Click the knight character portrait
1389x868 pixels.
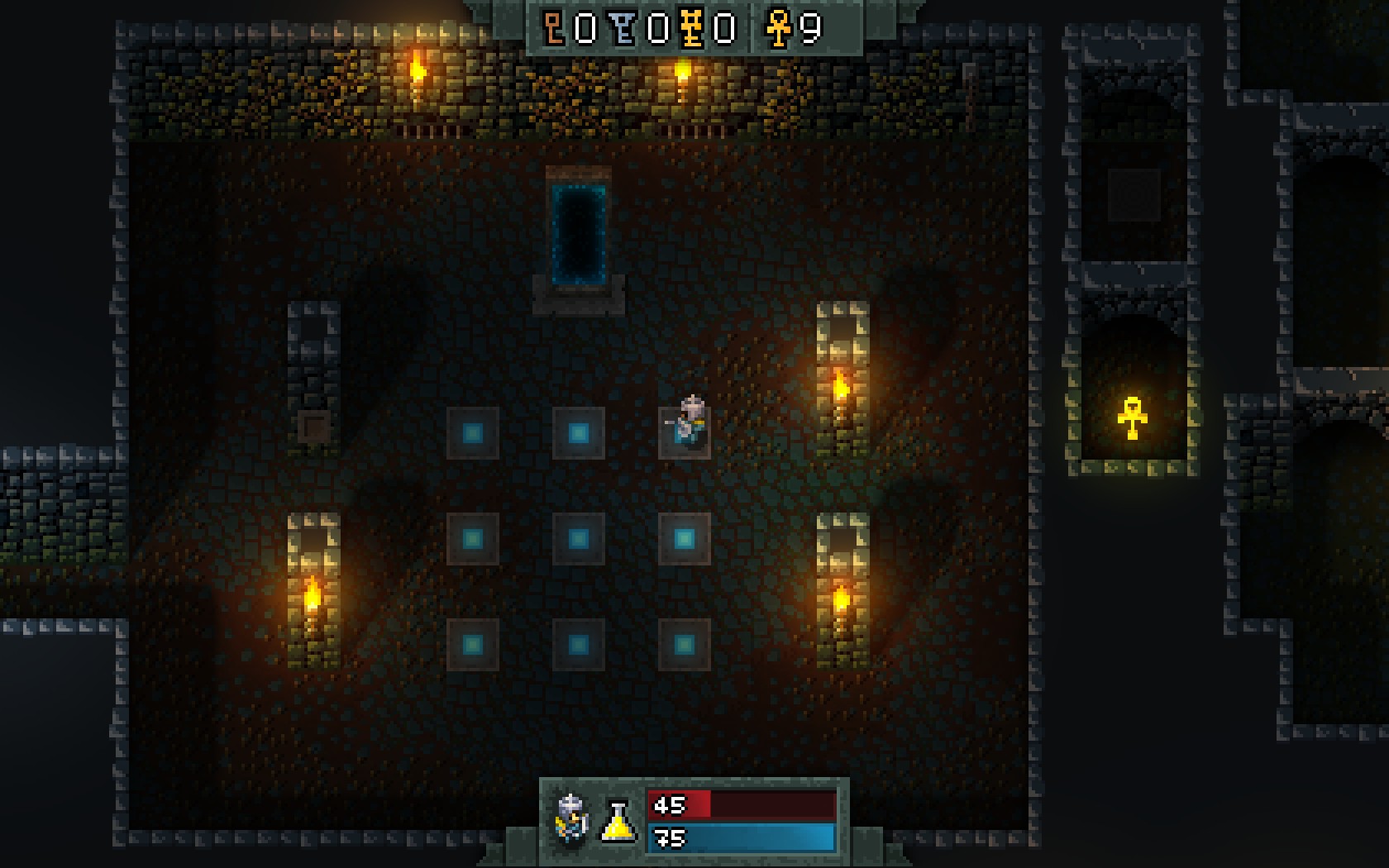[572, 818]
